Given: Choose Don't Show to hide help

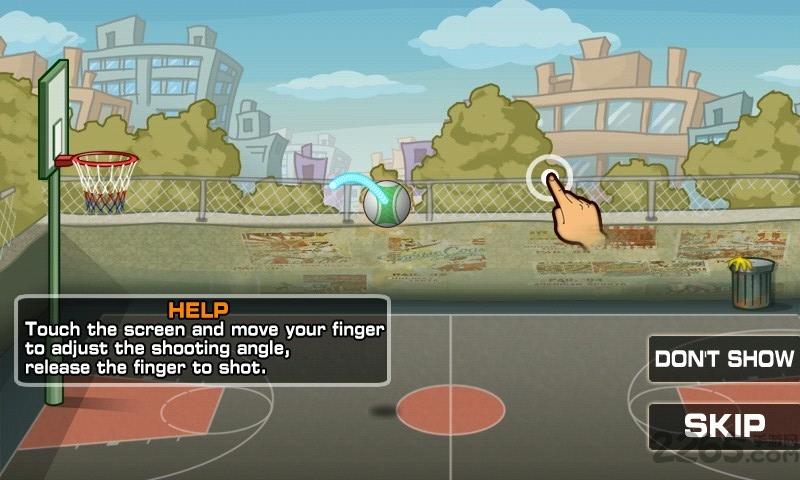Looking at the screenshot, I should click(725, 358).
